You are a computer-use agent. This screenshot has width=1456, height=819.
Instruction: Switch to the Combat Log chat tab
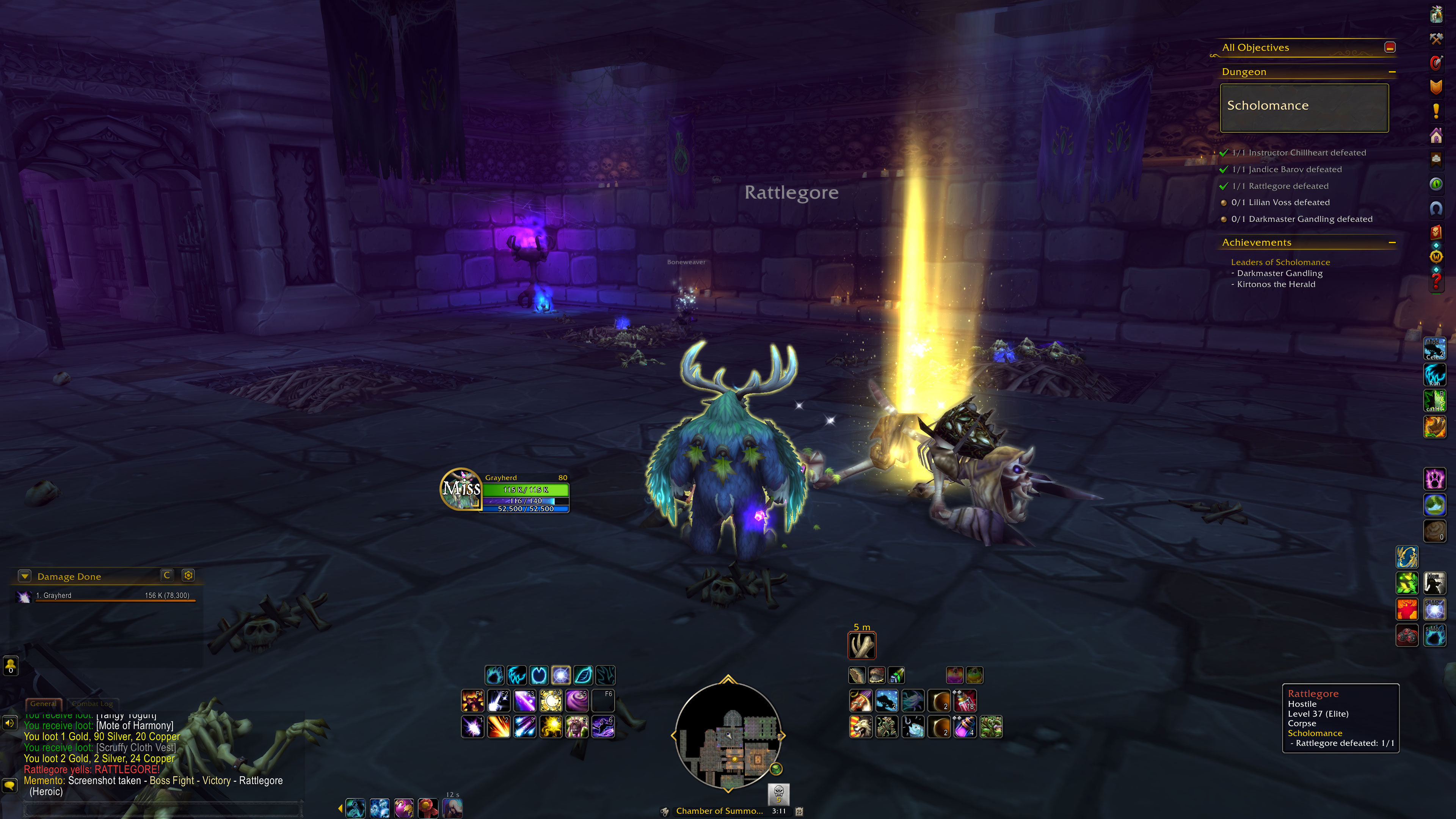coord(93,704)
